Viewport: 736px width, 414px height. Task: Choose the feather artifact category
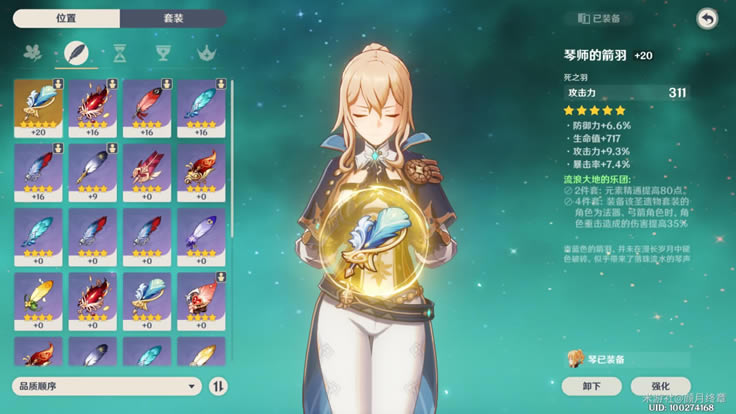(75, 52)
